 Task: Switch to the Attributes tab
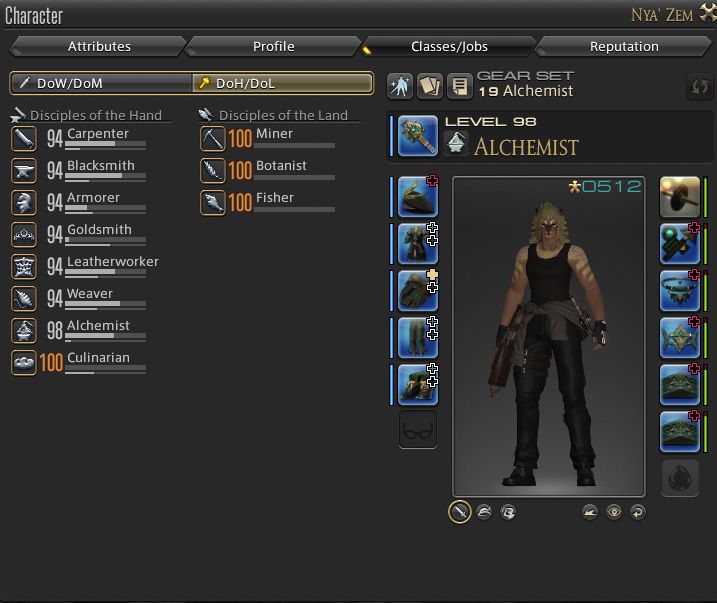[99, 46]
